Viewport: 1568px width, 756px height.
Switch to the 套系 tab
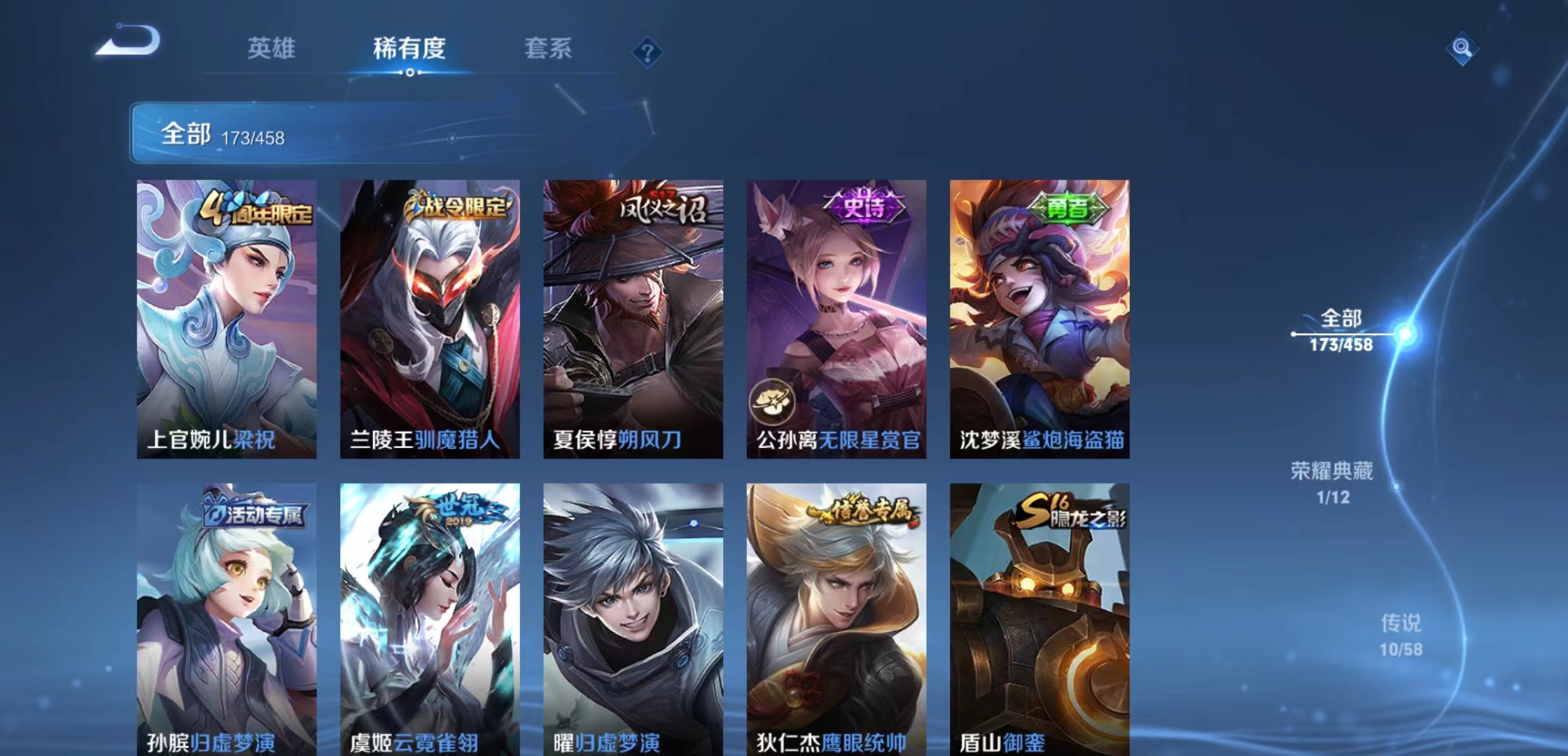[548, 49]
